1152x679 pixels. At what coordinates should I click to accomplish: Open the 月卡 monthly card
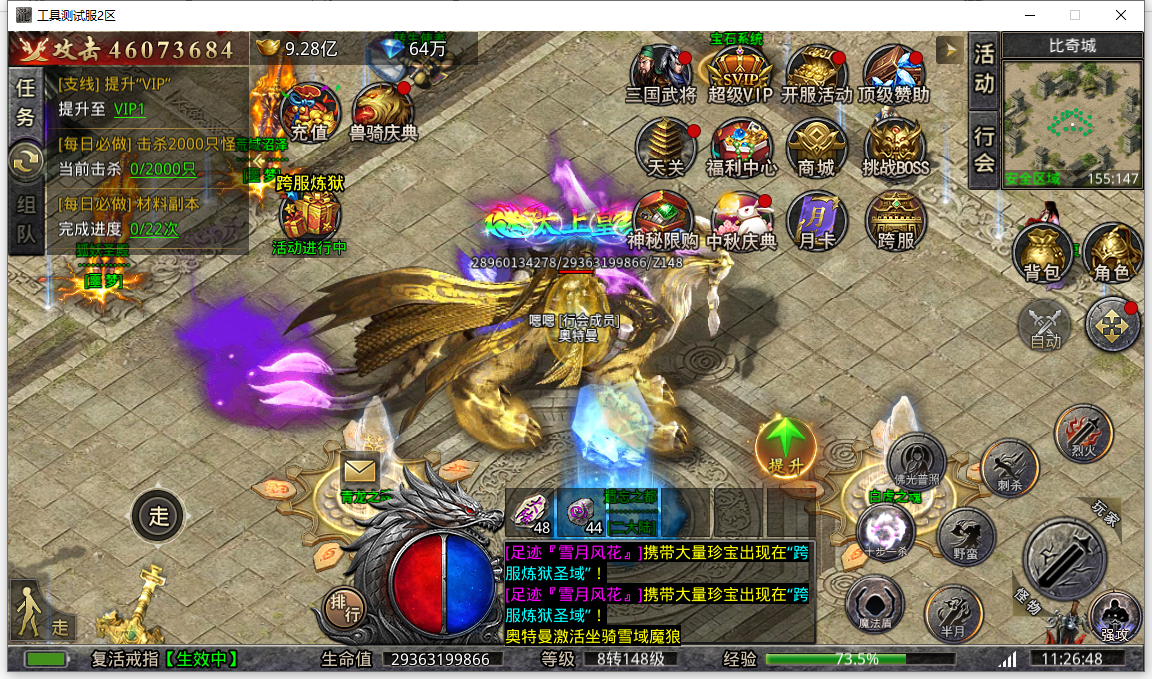tap(817, 220)
